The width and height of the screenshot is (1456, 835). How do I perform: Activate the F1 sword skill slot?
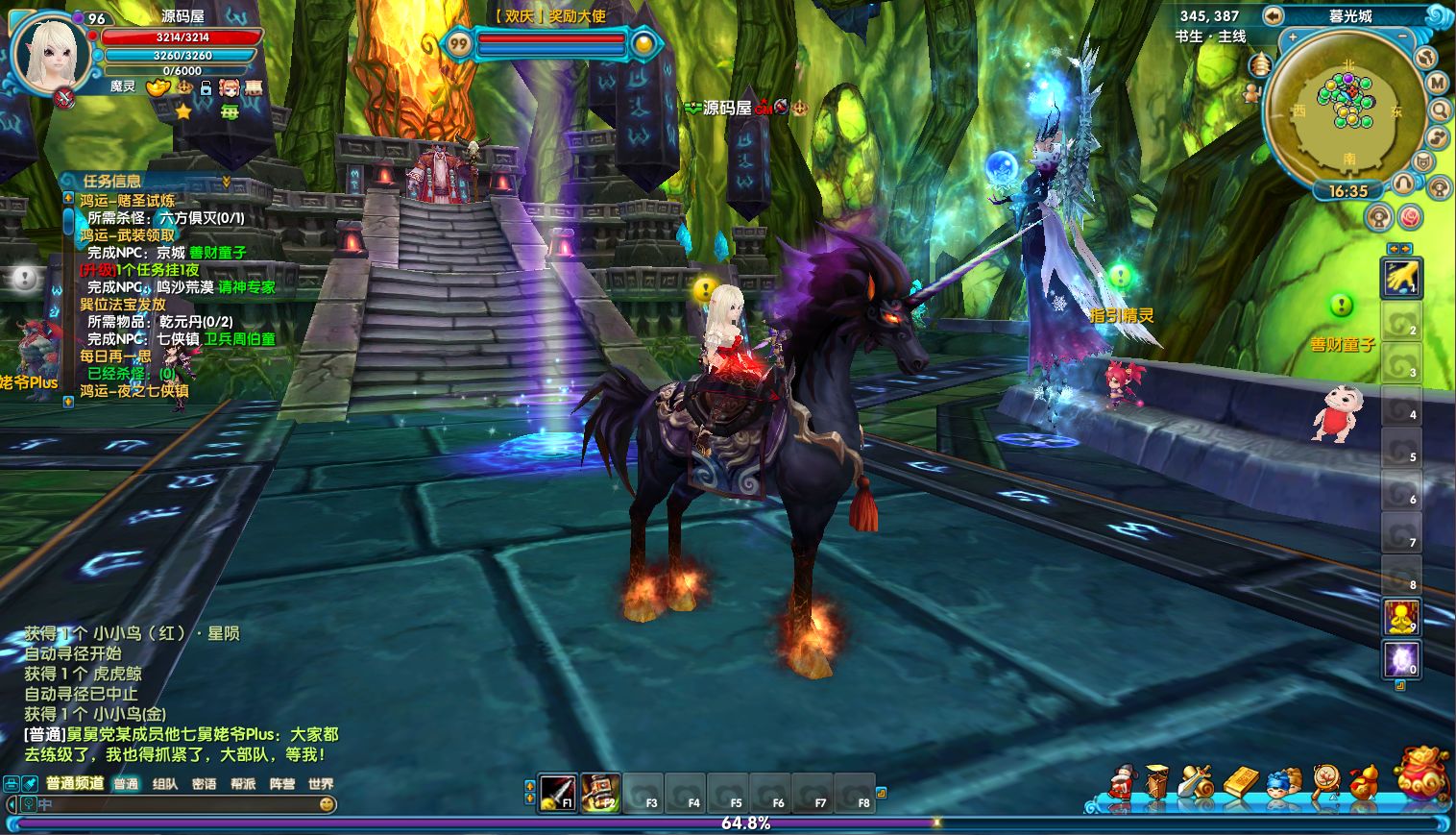(x=557, y=793)
